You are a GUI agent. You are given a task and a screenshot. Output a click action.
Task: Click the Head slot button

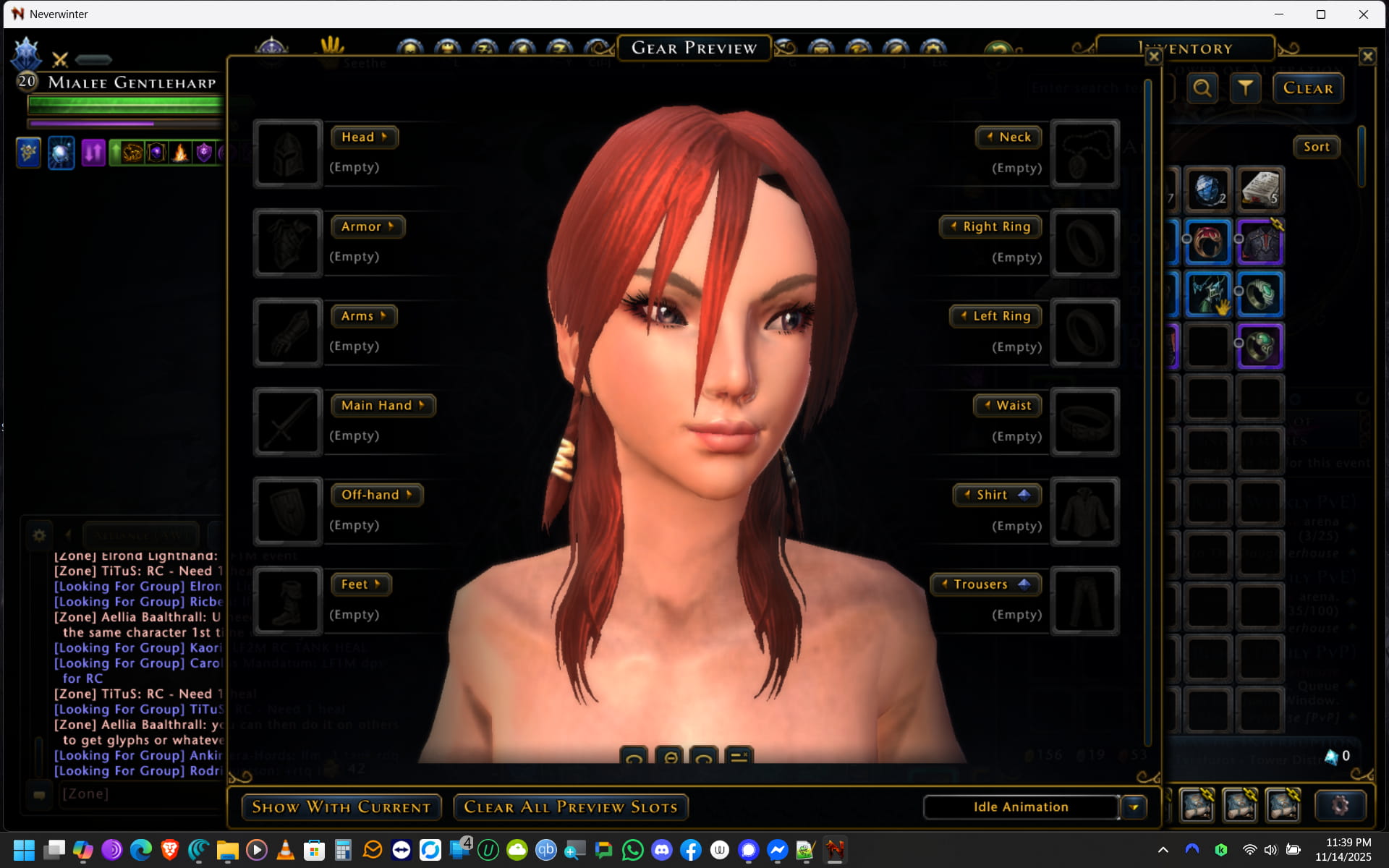[x=364, y=137]
